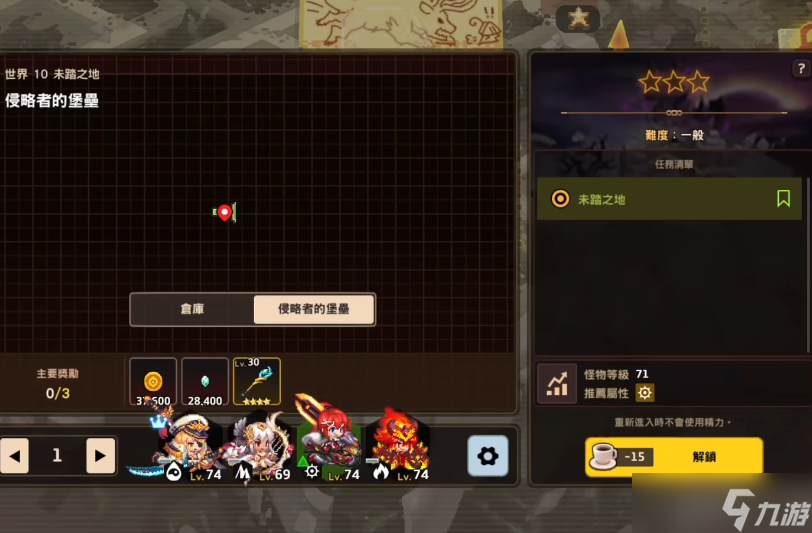Go to the previous party with left arrow

[x=15, y=456]
